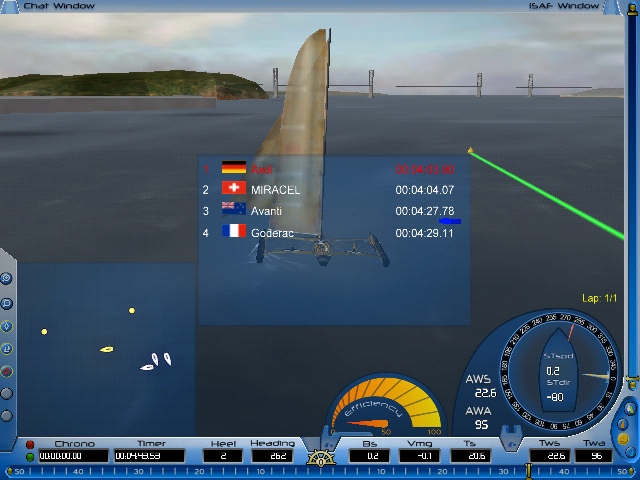Click the bottom rudder scale slider handle
This screenshot has width=640, height=480.
[x=529, y=471]
